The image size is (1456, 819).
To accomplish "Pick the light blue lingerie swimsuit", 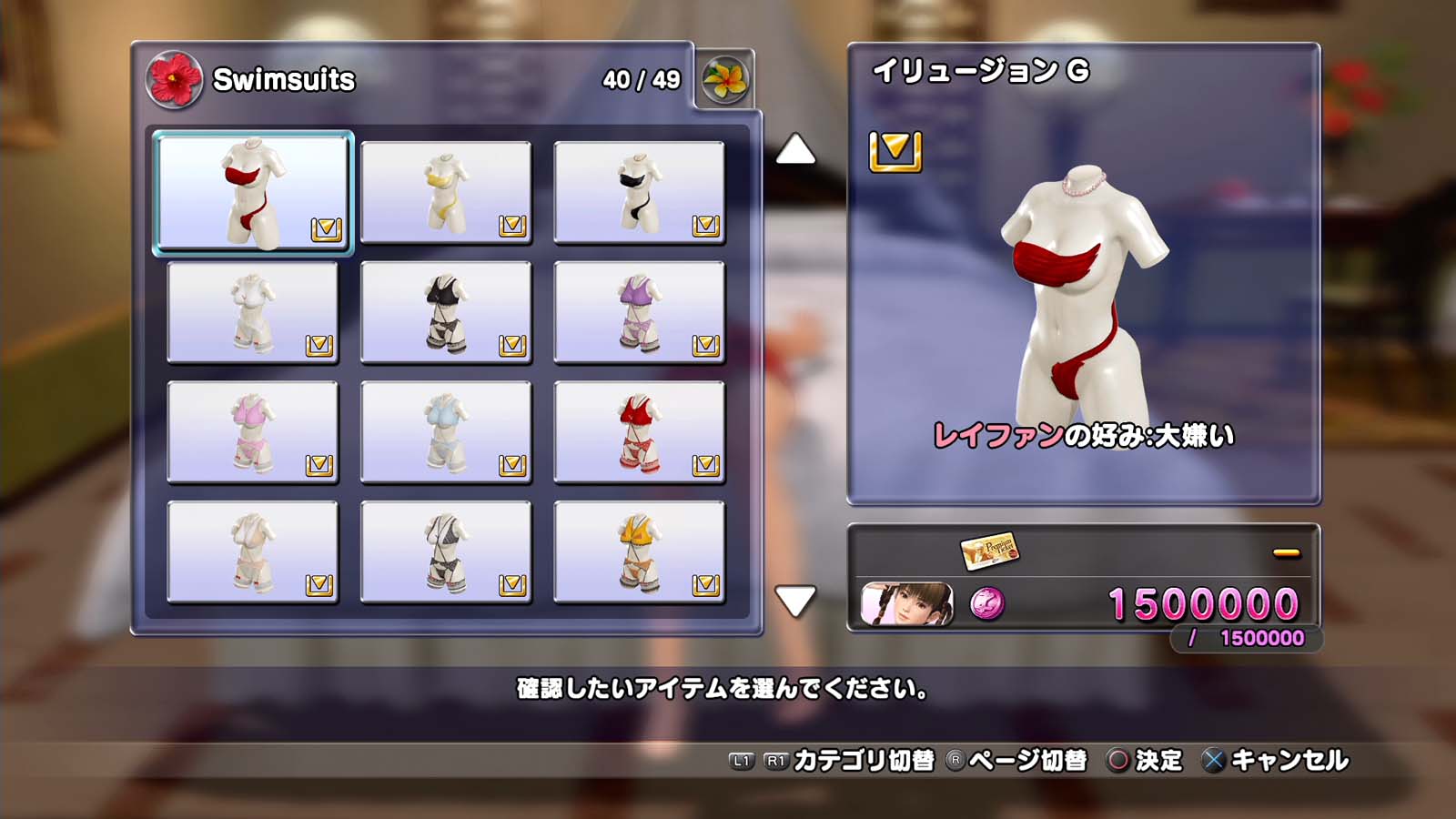I will click(x=446, y=432).
